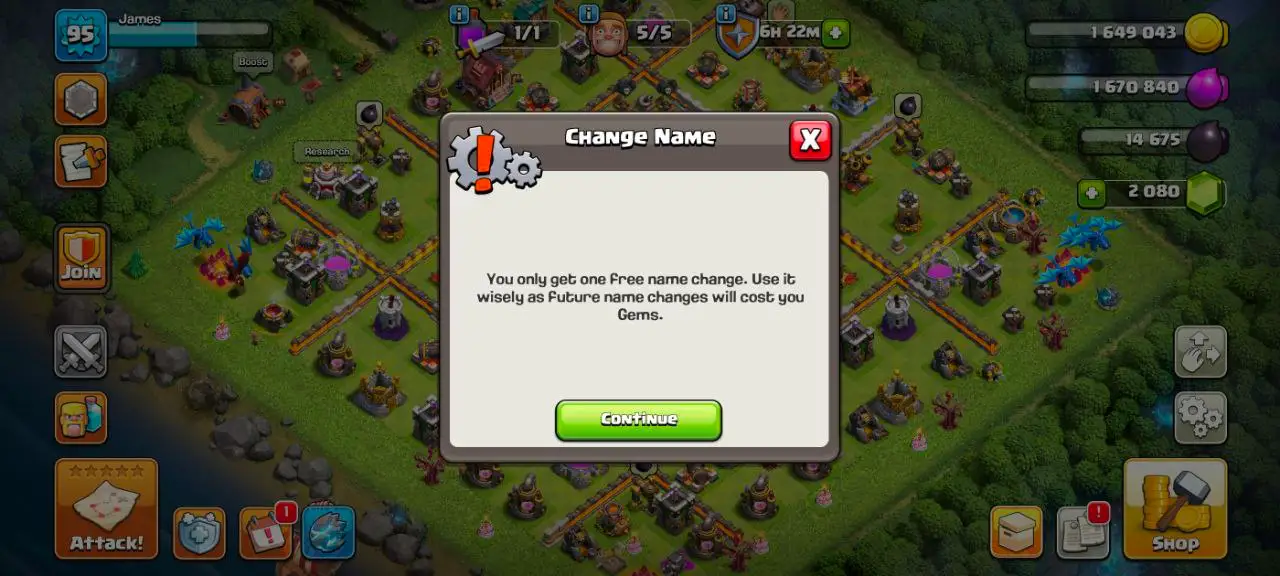Screen dimensions: 1280x576
Task: Open the icy blue event button
Action: 328,533
